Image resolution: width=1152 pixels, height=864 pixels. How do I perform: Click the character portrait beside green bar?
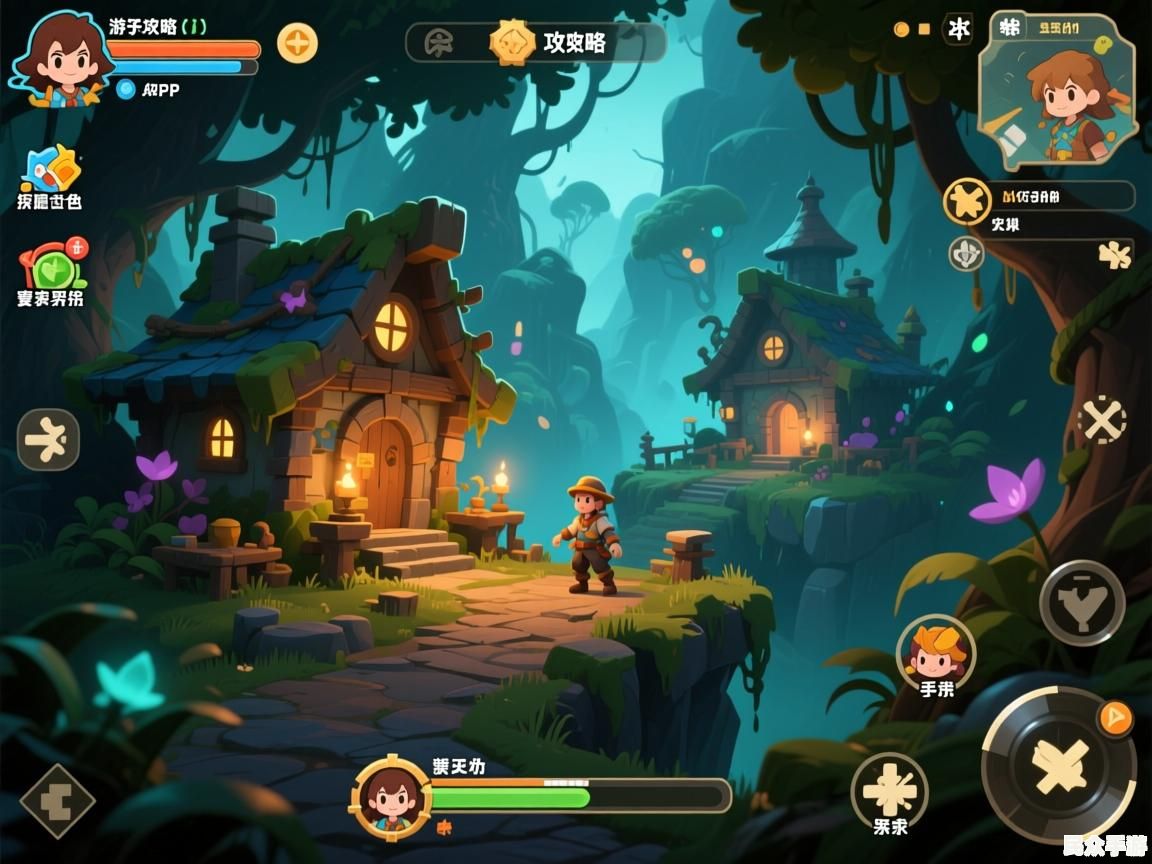391,797
